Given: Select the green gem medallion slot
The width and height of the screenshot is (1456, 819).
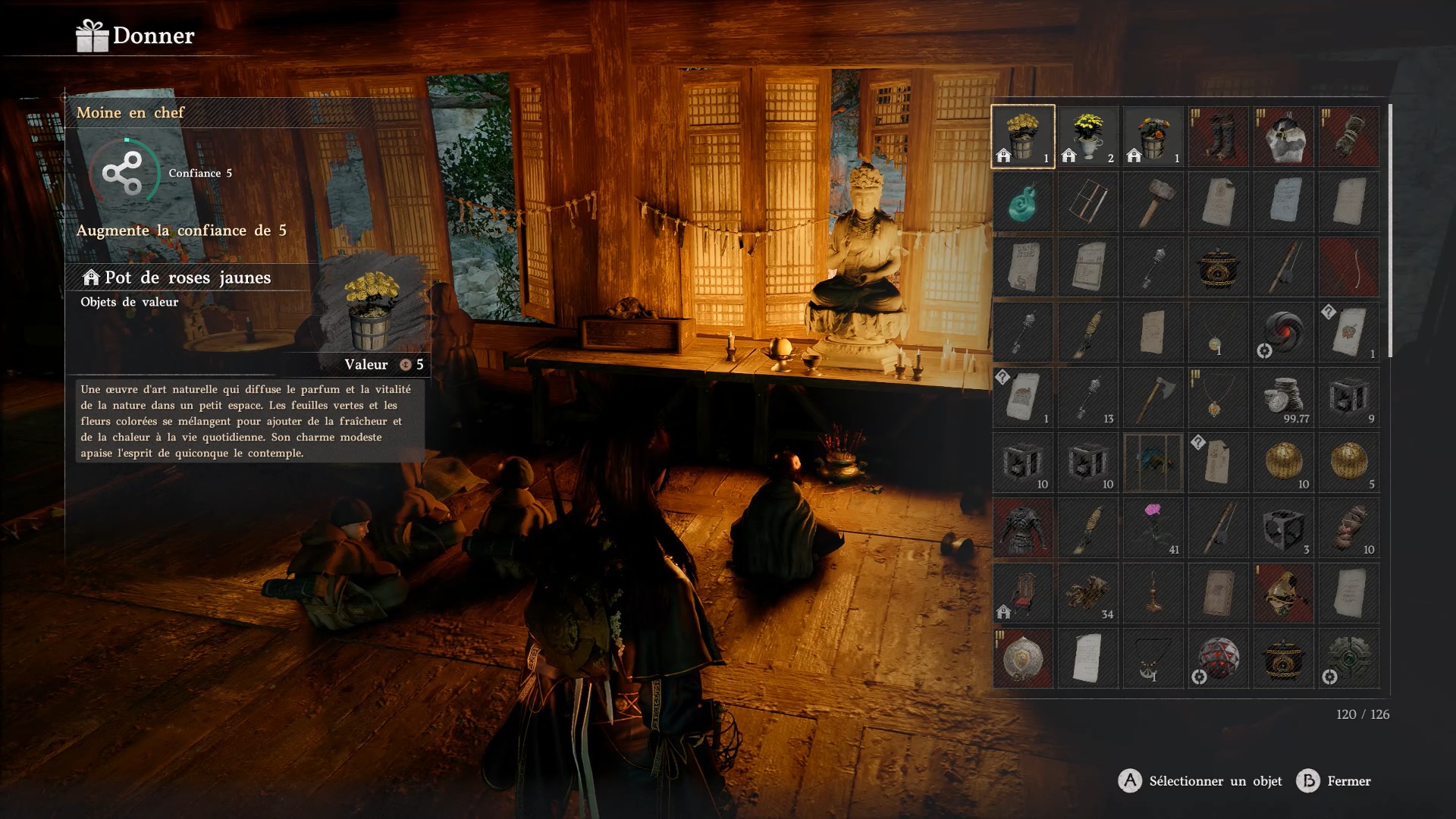Looking at the screenshot, I should pos(1349,658).
